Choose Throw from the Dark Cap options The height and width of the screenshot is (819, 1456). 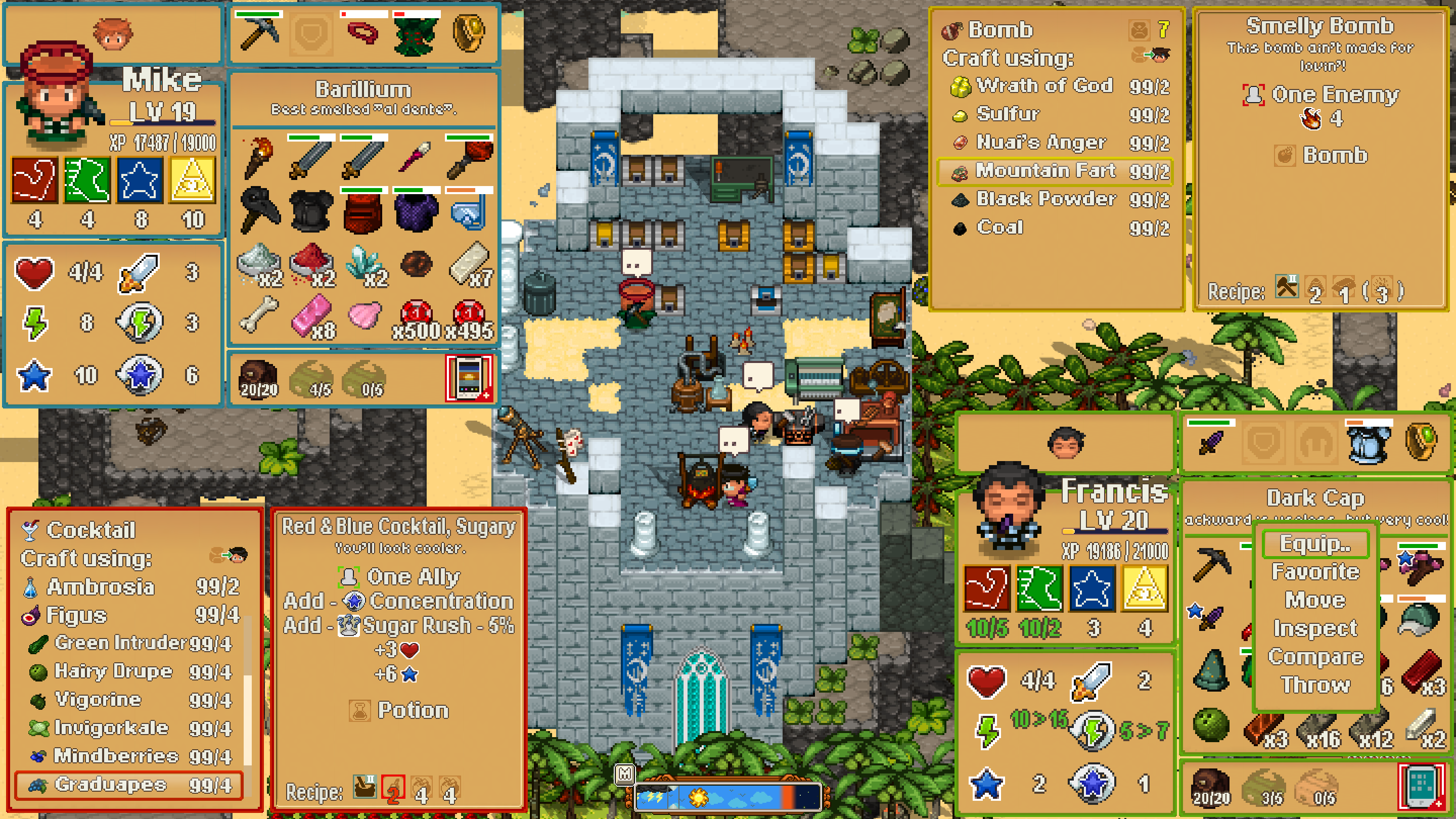pos(1315,685)
